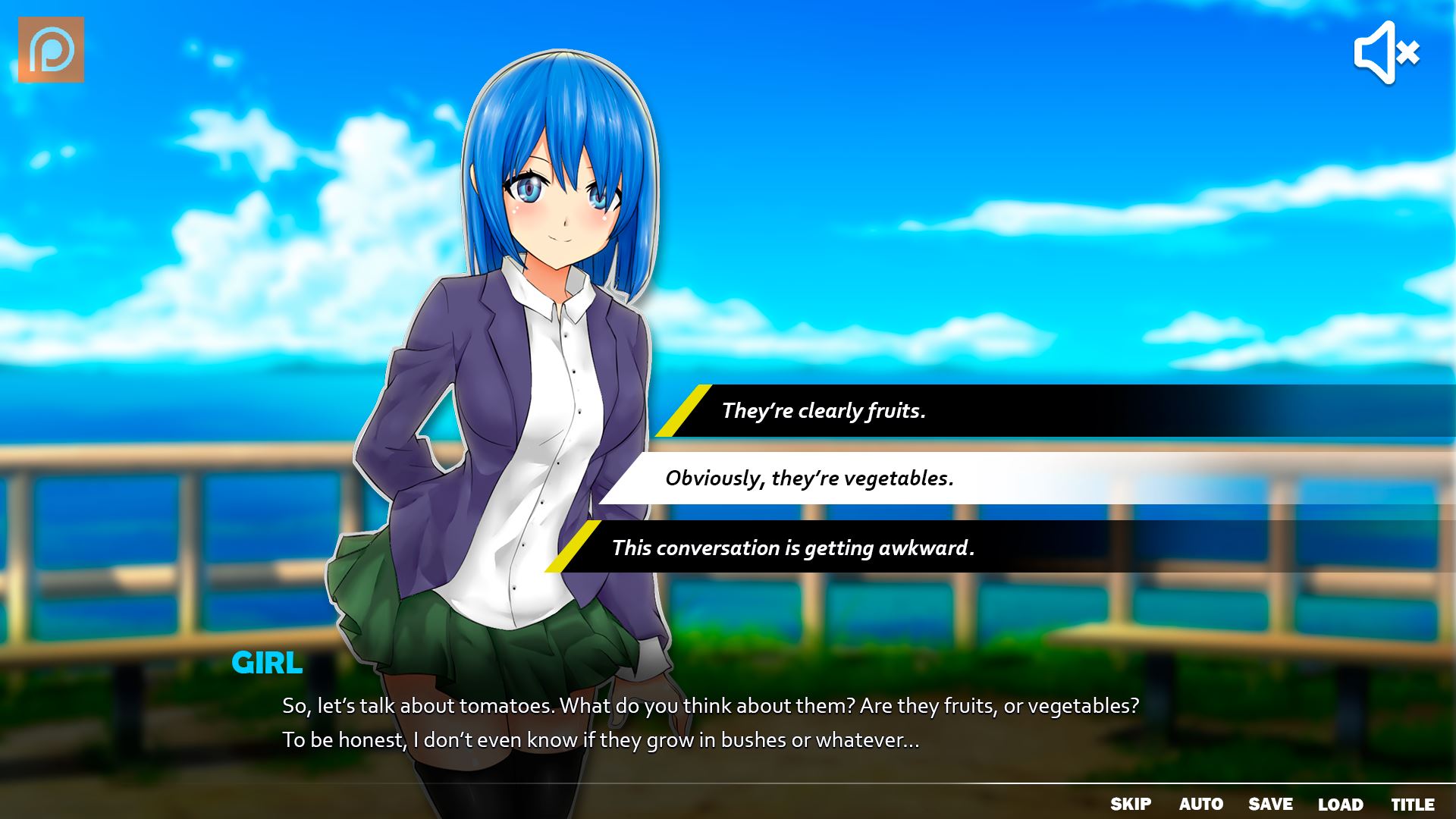This screenshot has height=819, width=1456.
Task: Open the Patreon logo link
Action: click(51, 50)
